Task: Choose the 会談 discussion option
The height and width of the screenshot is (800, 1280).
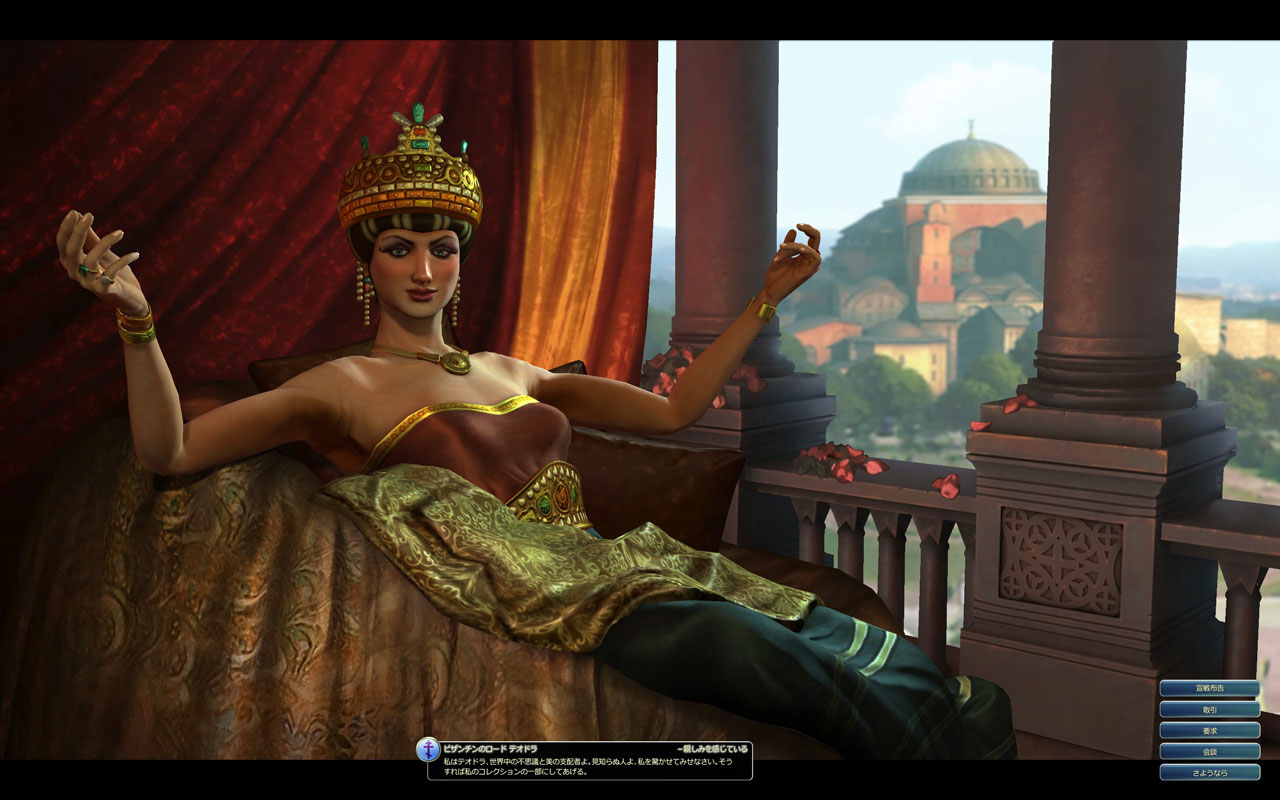Action: 1209,751
